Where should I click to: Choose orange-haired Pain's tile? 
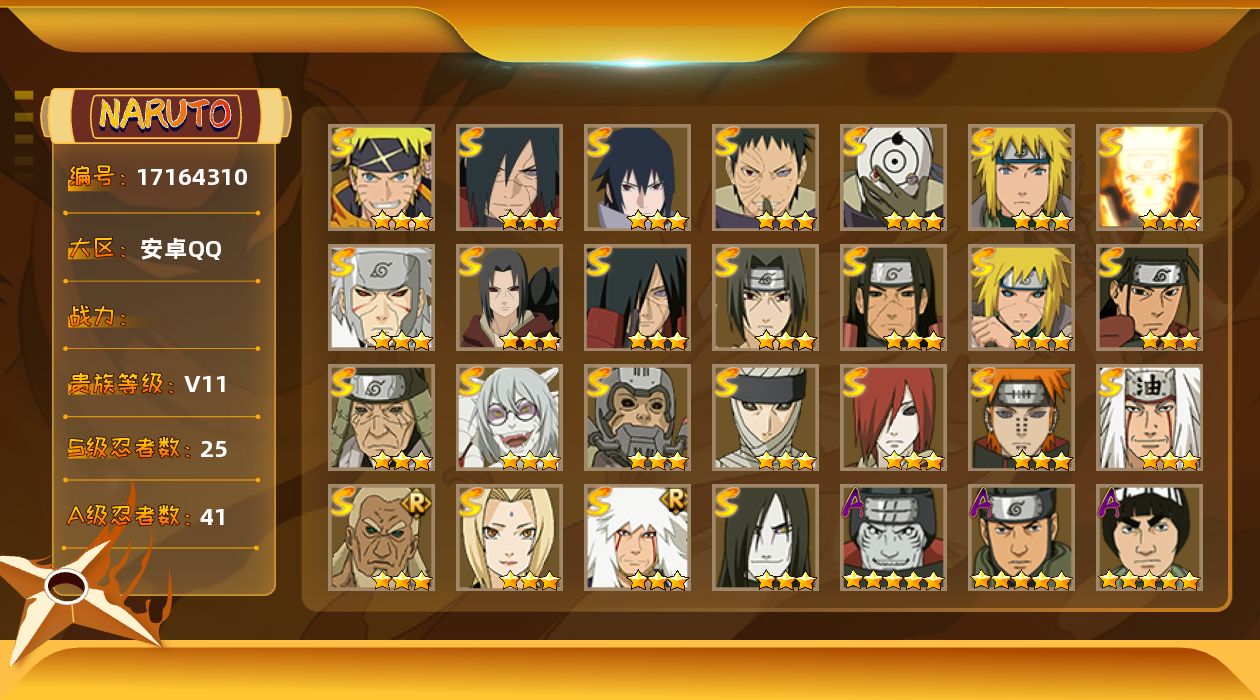coord(1021,417)
